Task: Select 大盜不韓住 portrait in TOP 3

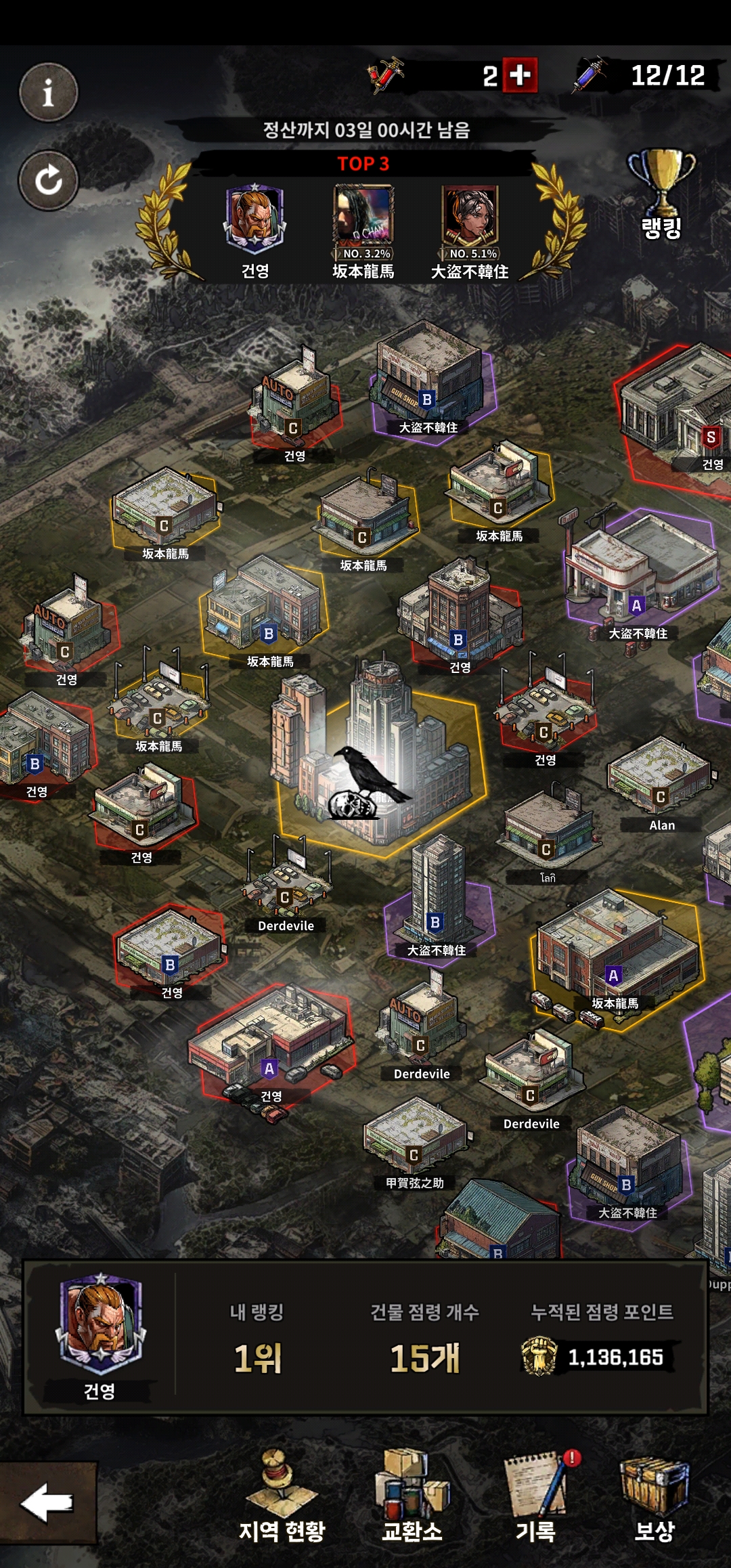Action: [x=470, y=217]
